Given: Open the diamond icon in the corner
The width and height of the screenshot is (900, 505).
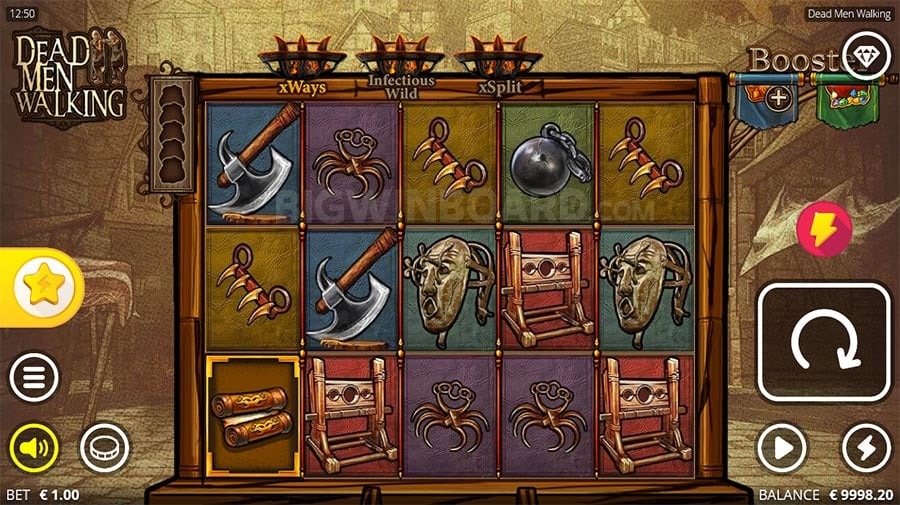Looking at the screenshot, I should [866, 52].
